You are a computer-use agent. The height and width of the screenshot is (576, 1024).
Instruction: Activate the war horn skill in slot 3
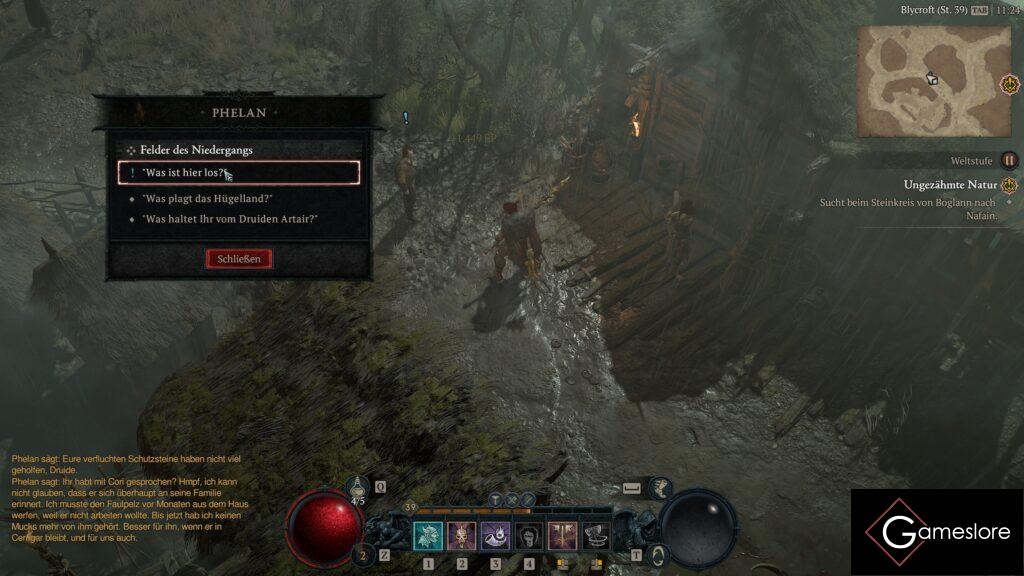[x=495, y=537]
